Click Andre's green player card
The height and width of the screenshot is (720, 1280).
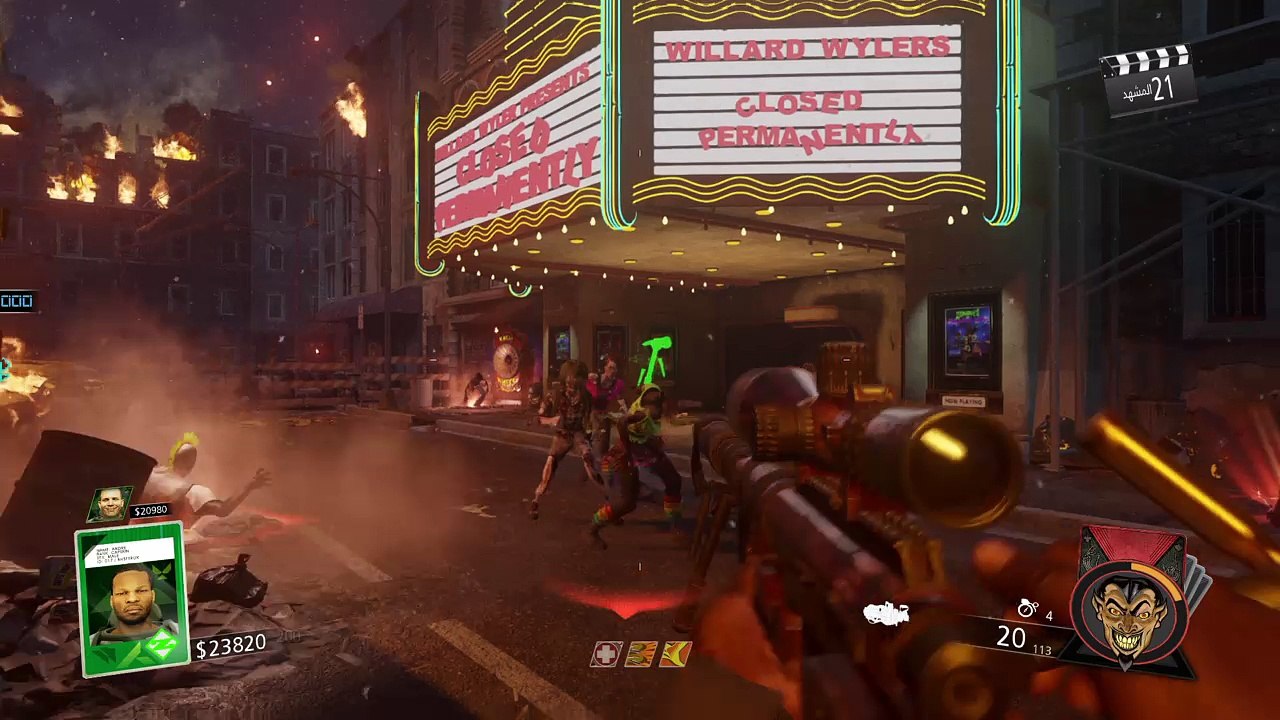(x=132, y=598)
